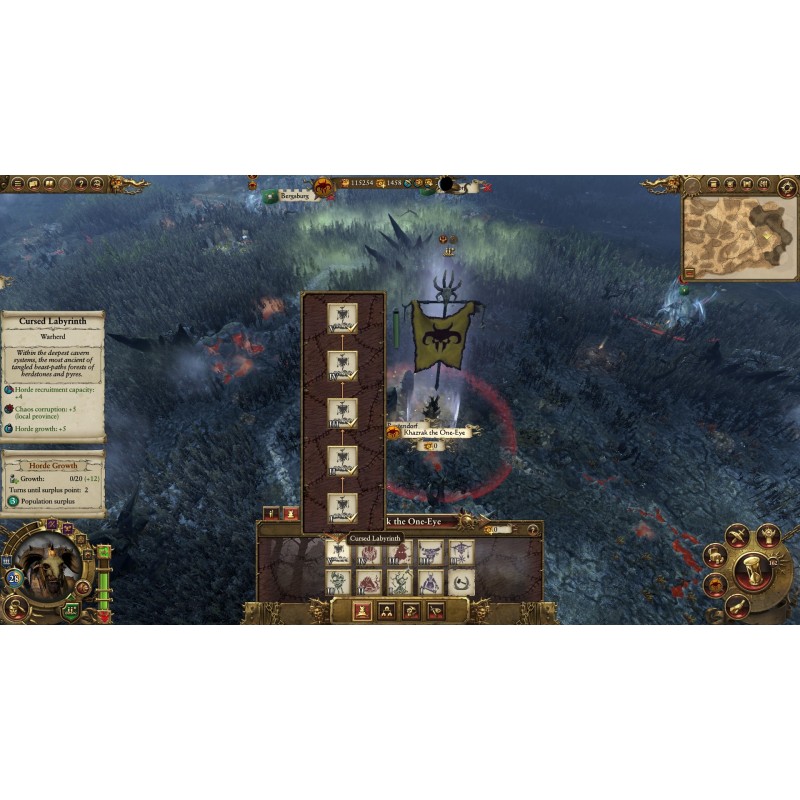This screenshot has height=800, width=800.
Task: Click the End Turn button
Action: point(752,569)
